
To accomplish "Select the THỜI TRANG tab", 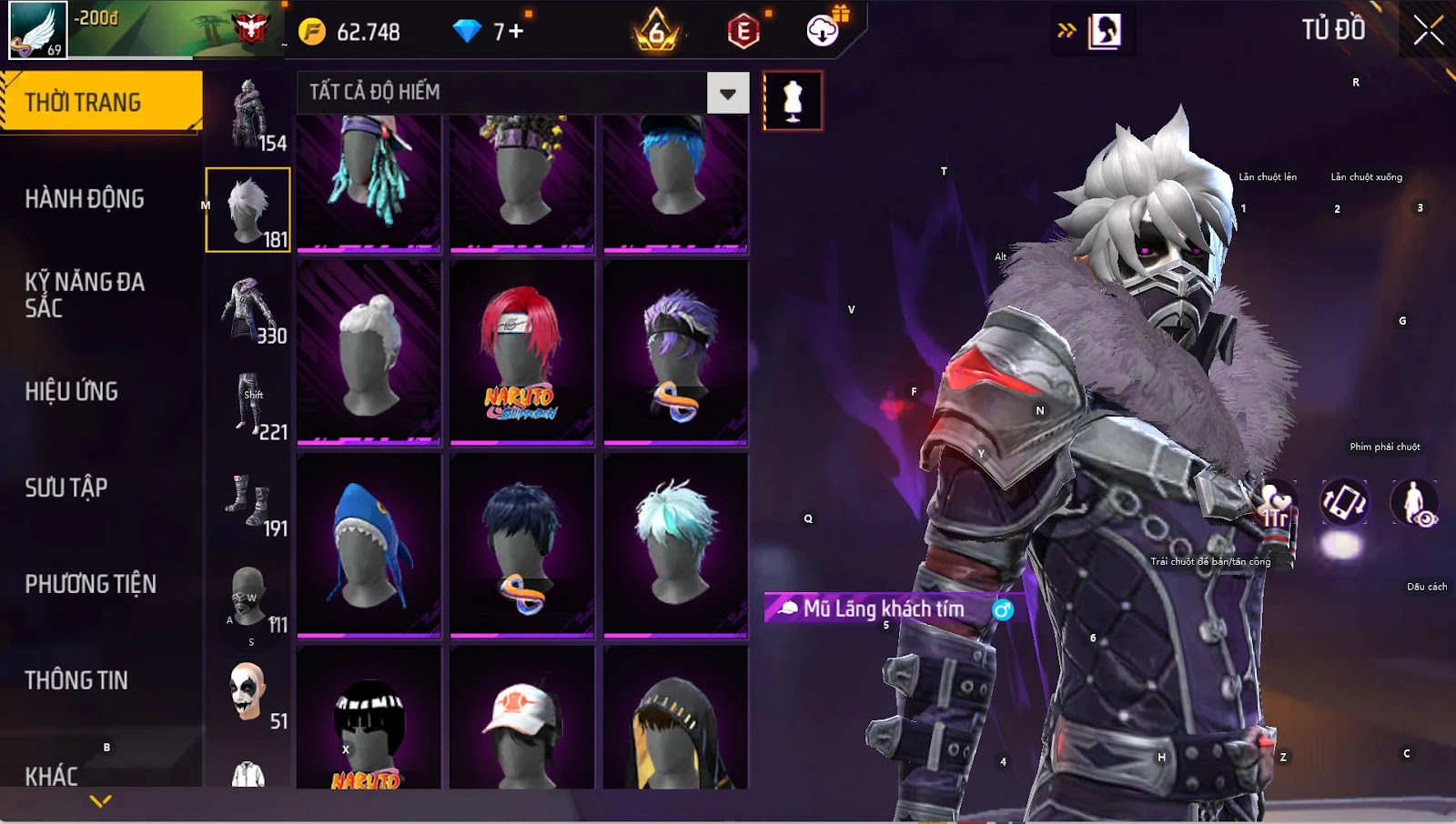I will tap(84, 102).
